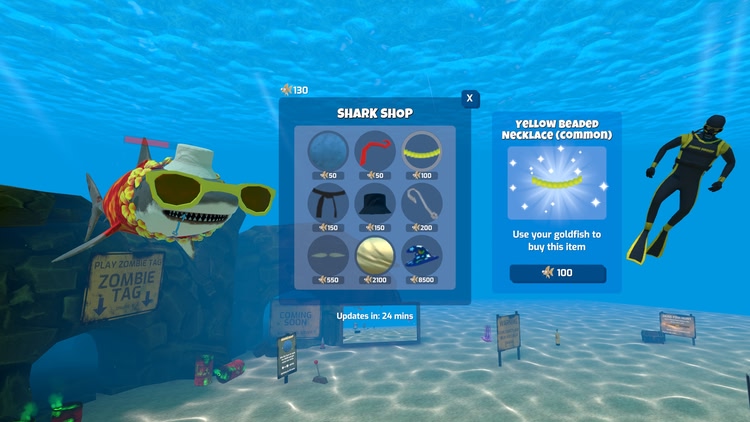Close the Shark Shop window
The image size is (750, 422).
[470, 98]
